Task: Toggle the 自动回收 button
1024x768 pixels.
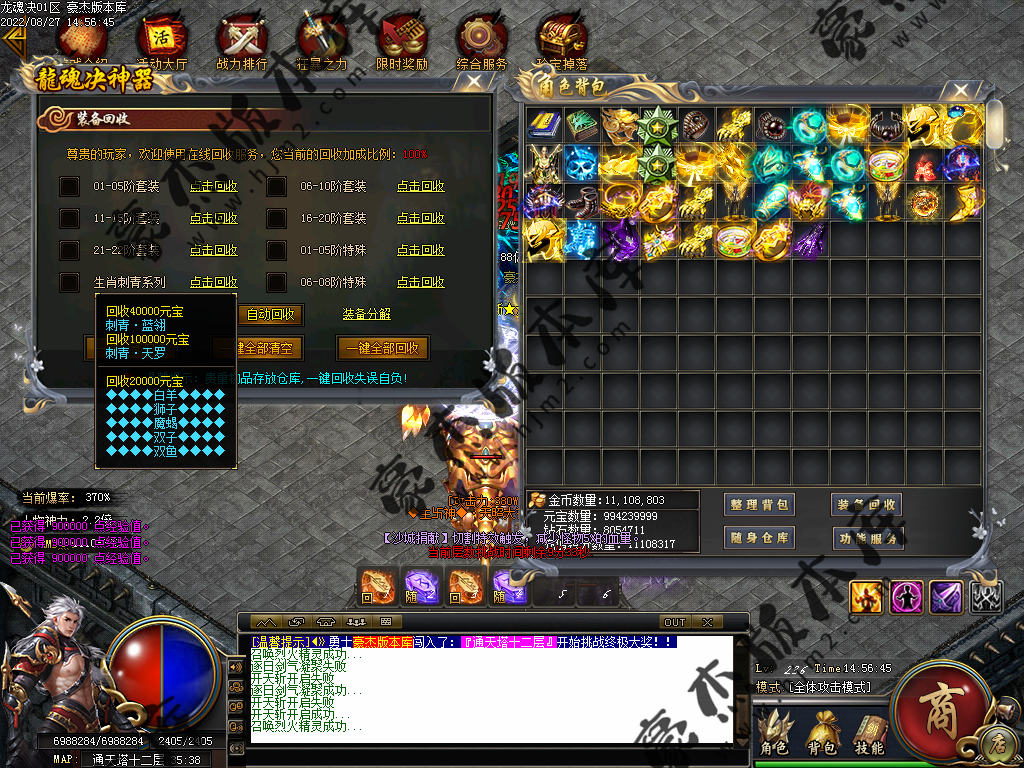Action: coord(270,314)
